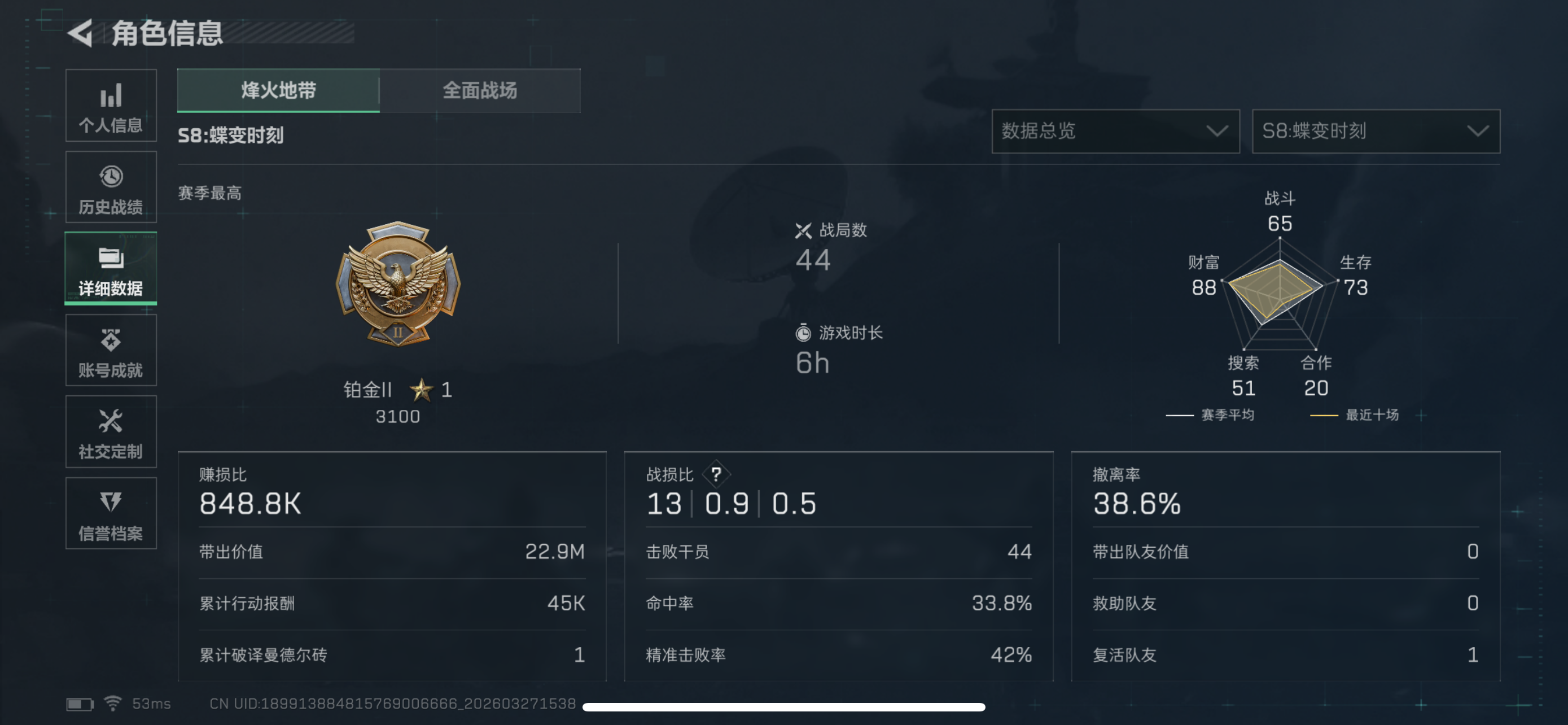Open the 信誉档案 reputation archive

pyautogui.click(x=111, y=514)
